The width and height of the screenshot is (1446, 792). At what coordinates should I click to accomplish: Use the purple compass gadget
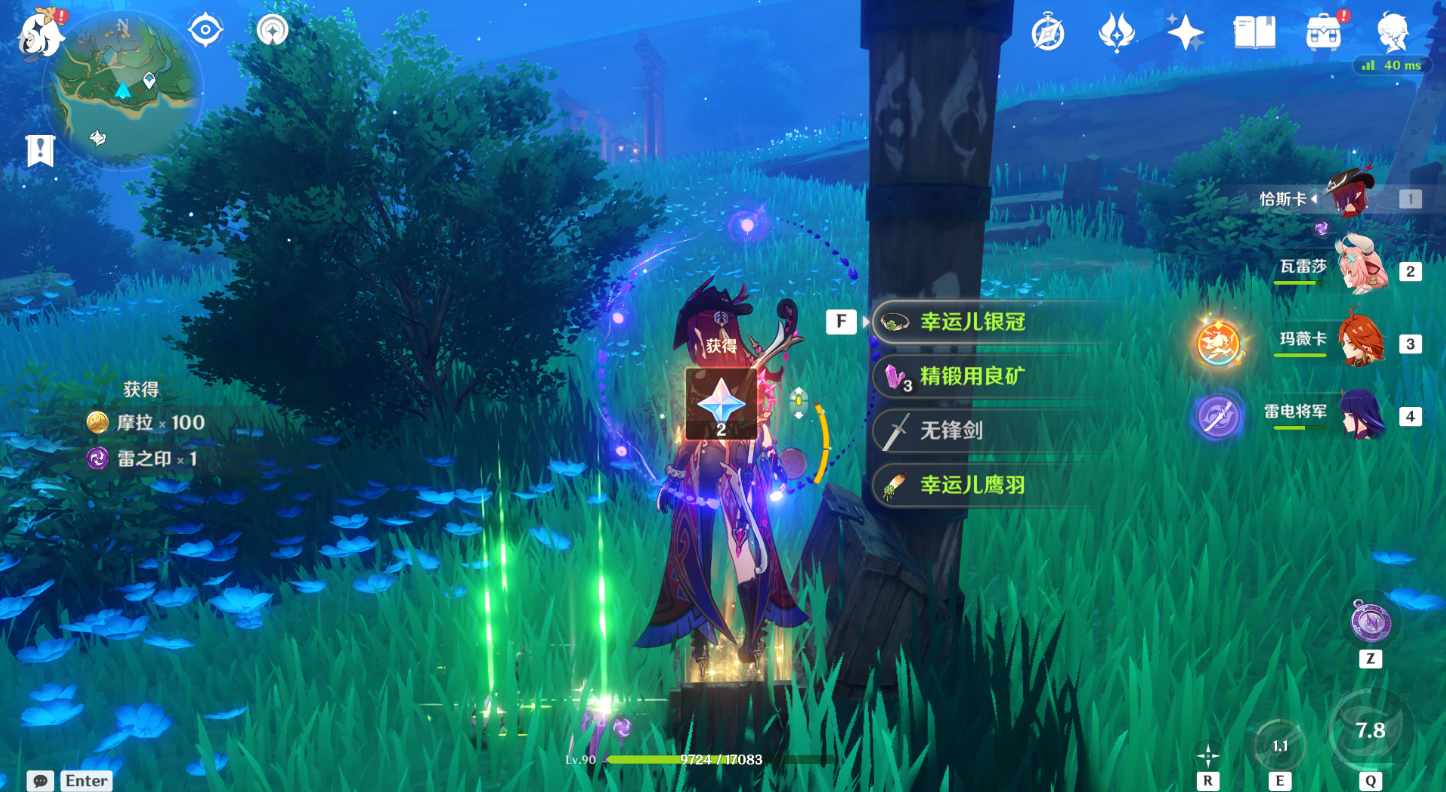pos(1370,623)
